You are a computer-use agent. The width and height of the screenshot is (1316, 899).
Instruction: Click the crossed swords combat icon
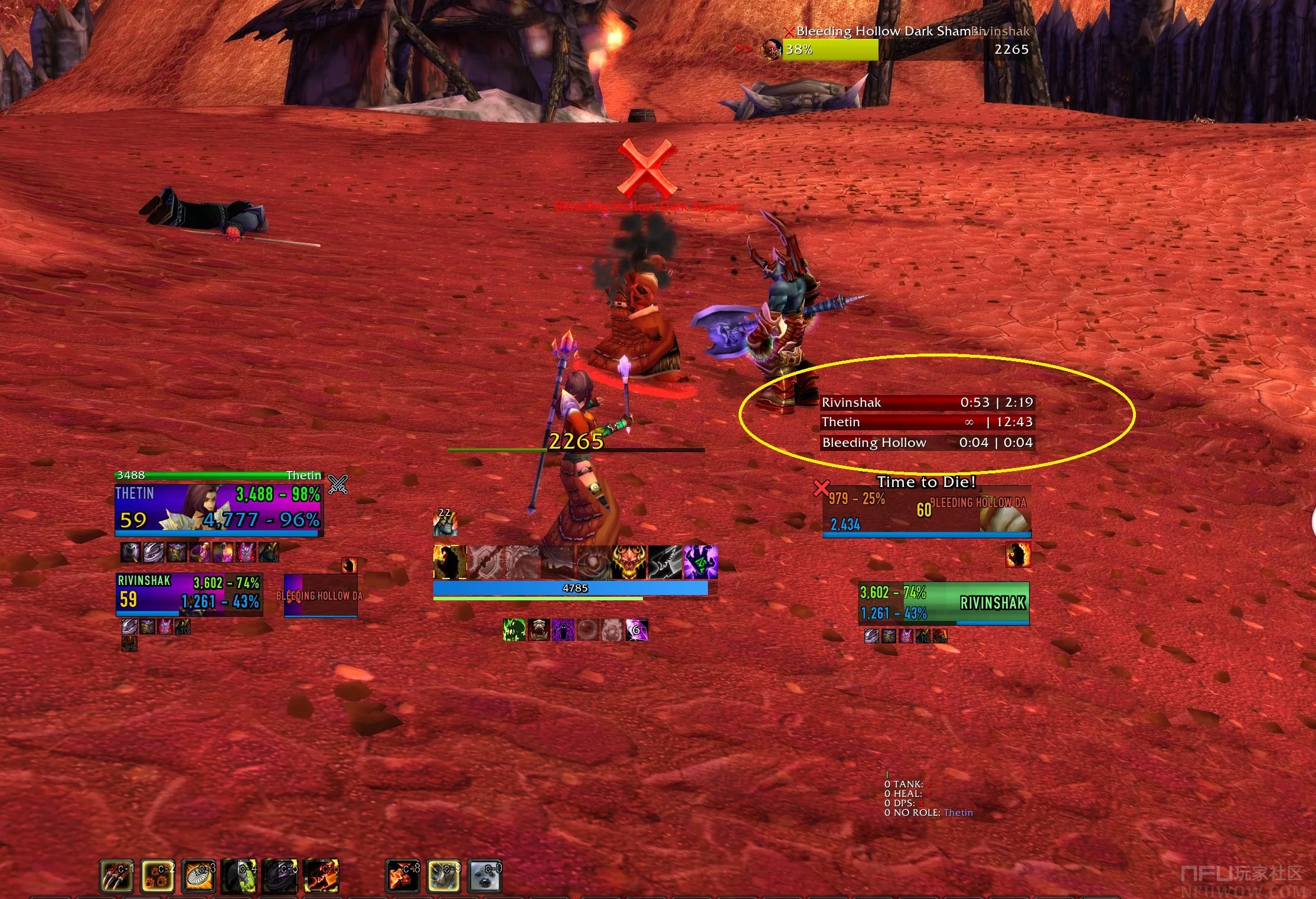338,485
